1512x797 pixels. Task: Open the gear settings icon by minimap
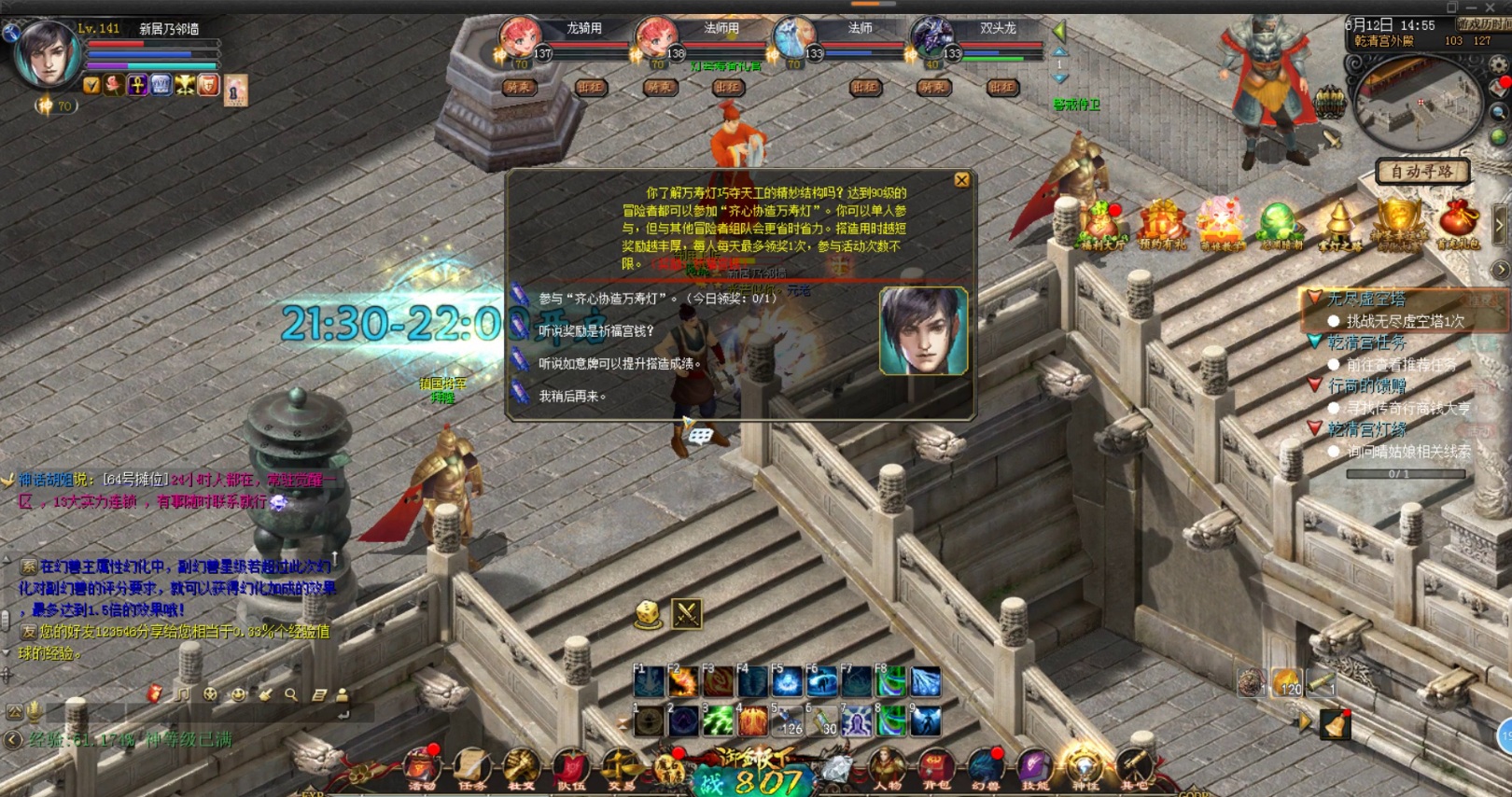(x=1500, y=65)
